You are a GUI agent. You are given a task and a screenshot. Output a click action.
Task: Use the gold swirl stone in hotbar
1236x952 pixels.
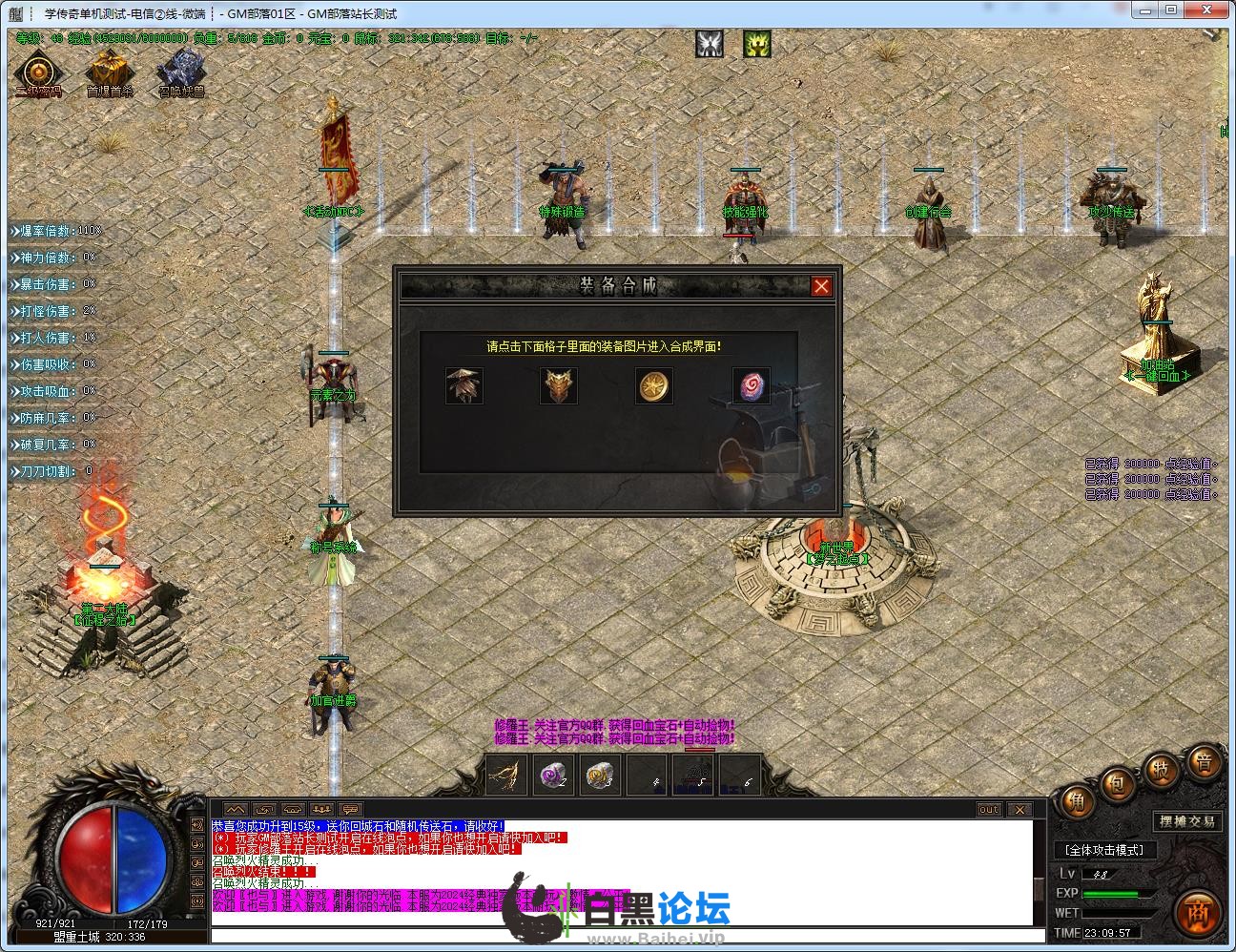click(600, 776)
